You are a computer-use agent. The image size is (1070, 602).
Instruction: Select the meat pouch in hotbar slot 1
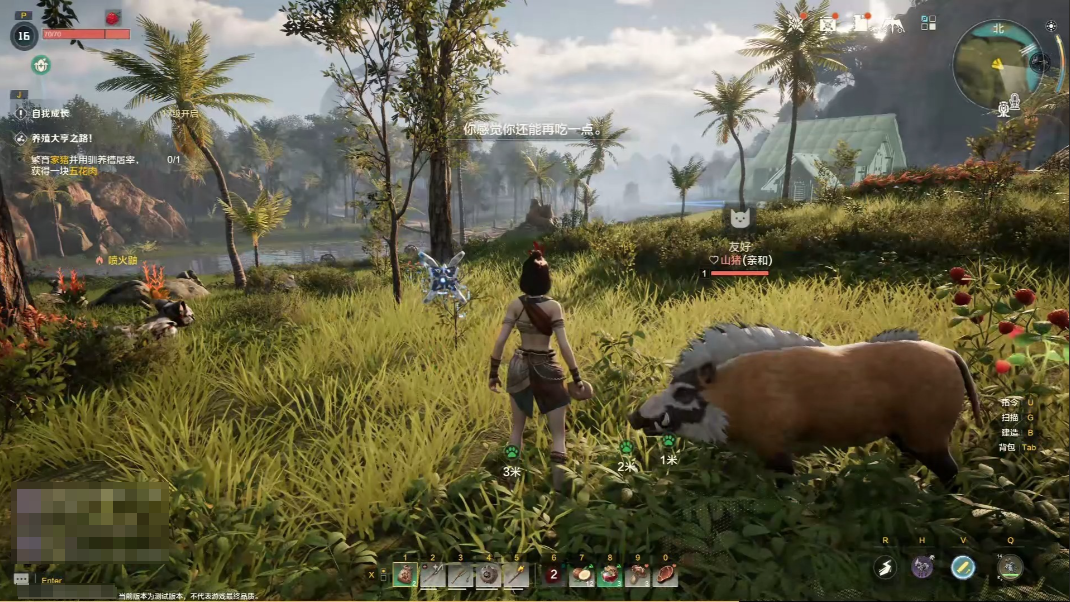click(405, 574)
